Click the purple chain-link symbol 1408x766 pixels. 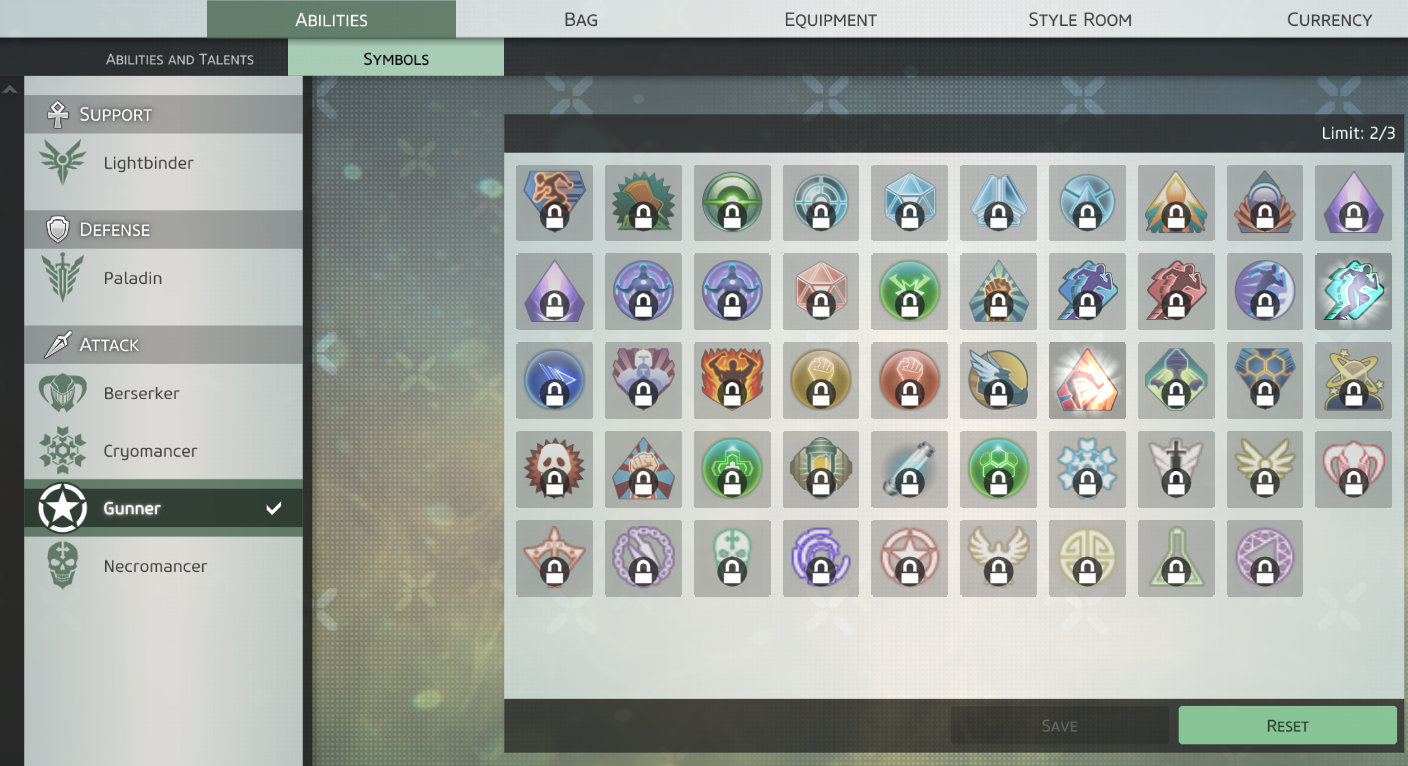[643, 558]
